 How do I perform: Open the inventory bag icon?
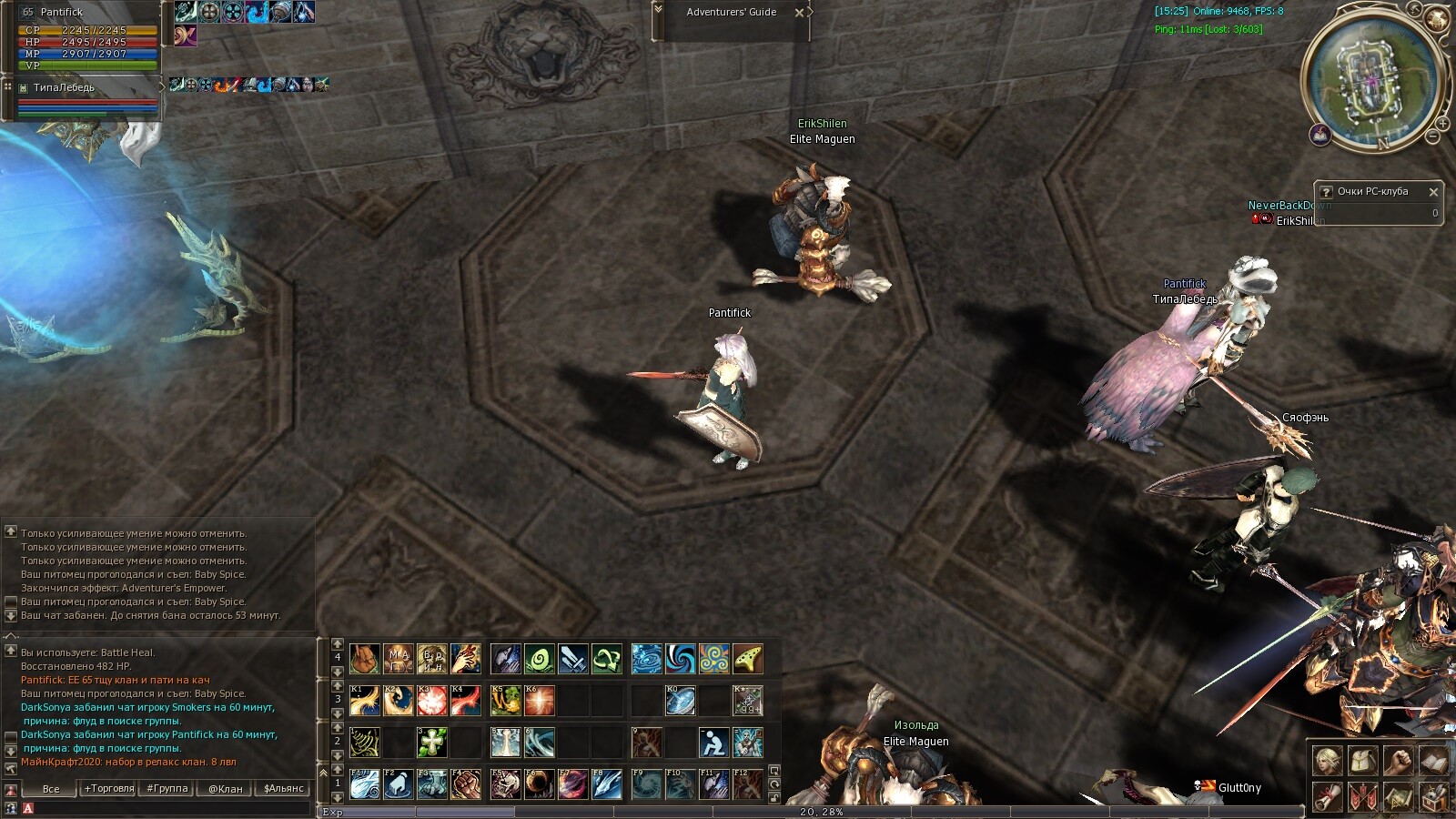tap(1362, 760)
